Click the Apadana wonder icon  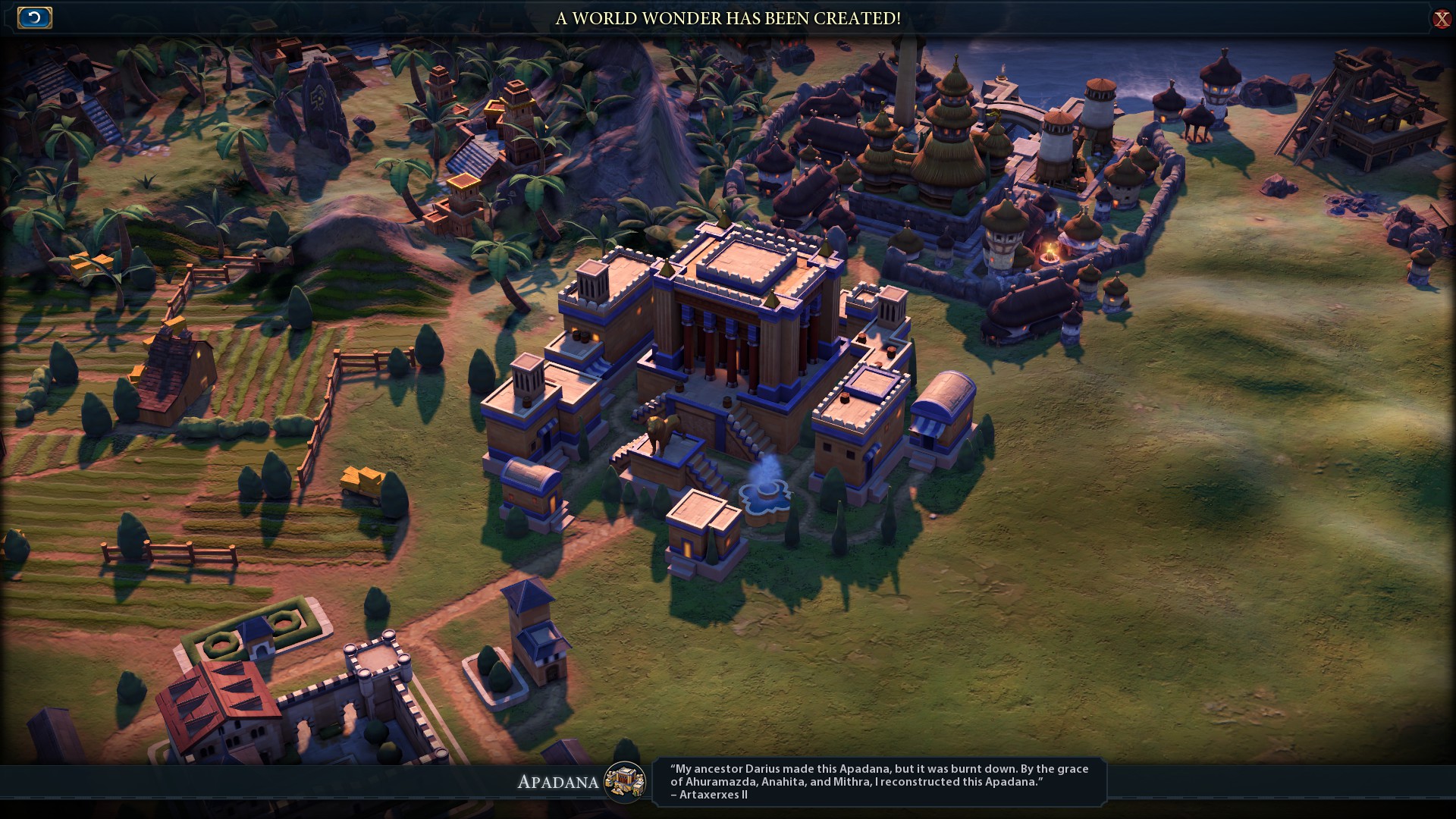[x=625, y=782]
